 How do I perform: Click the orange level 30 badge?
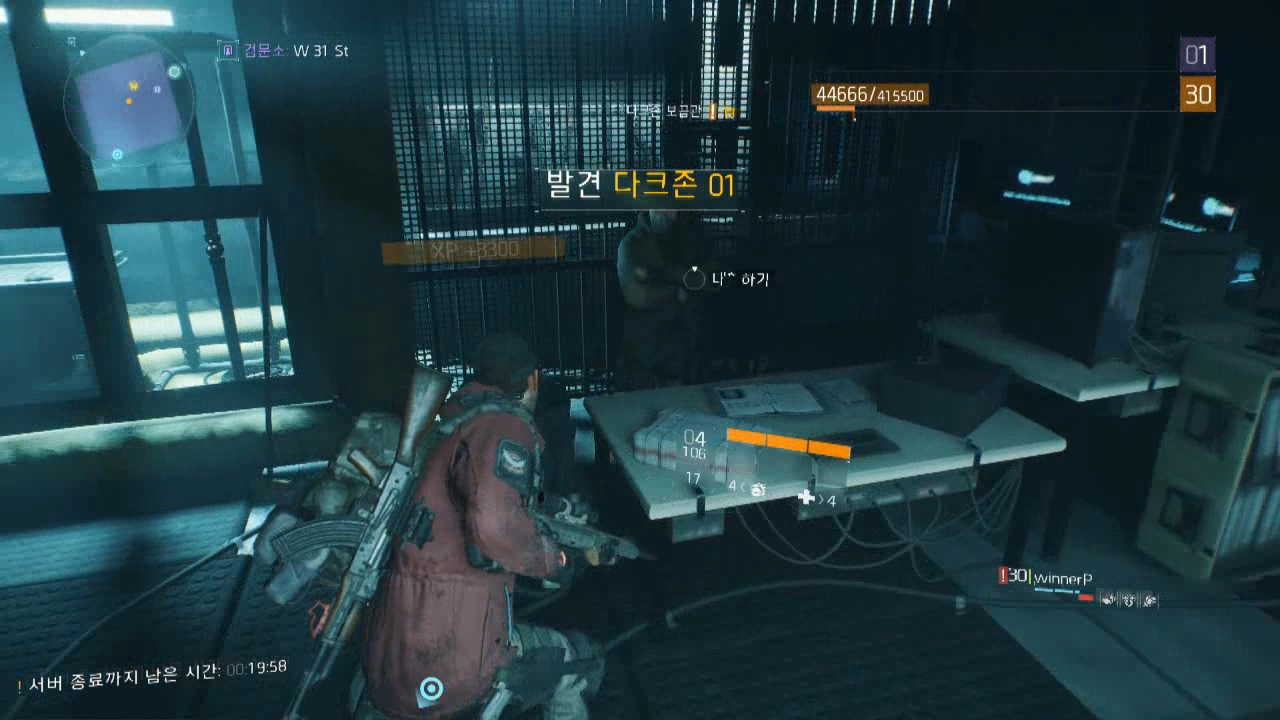point(1197,95)
